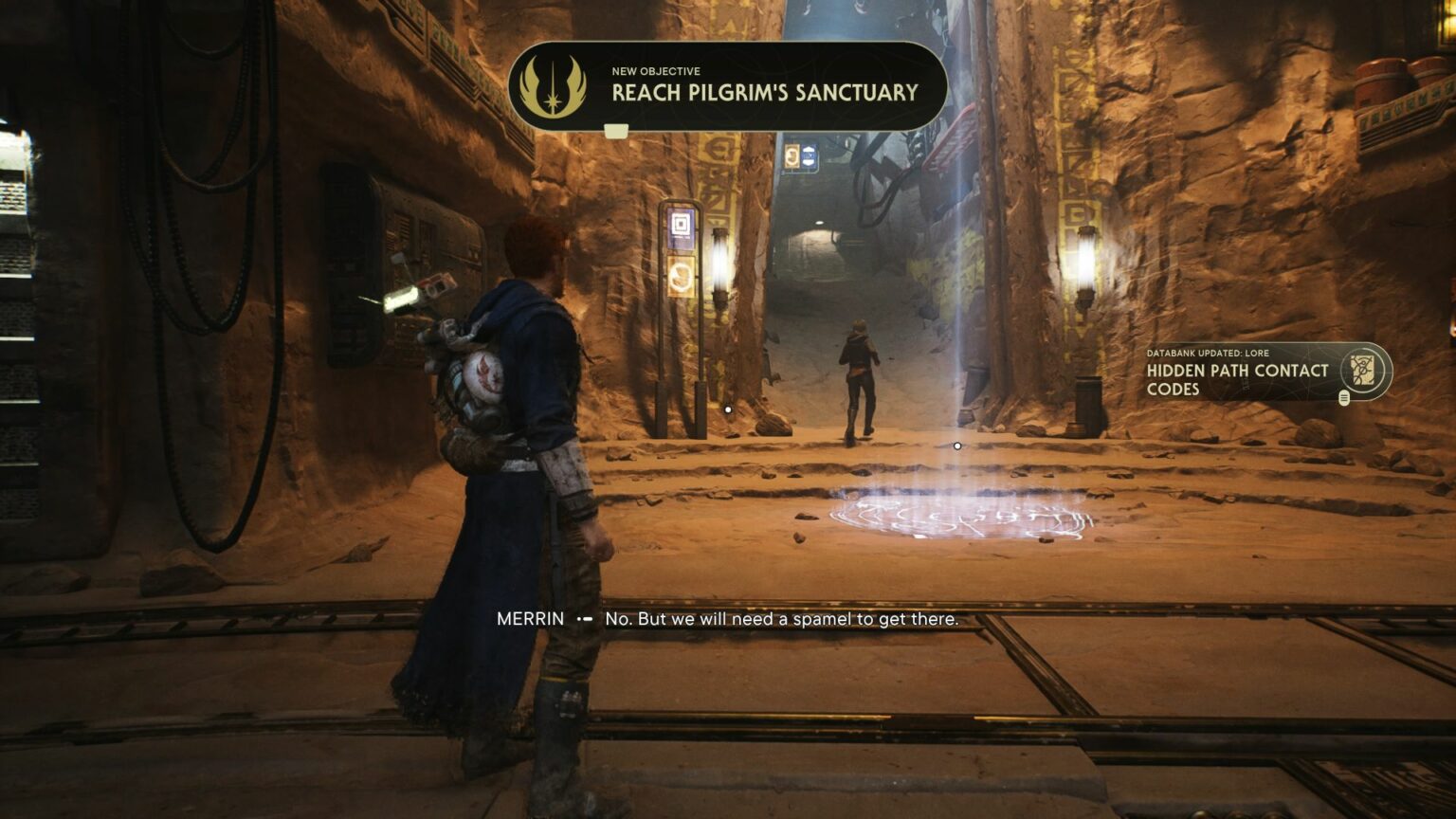Toggle the white marker beside the light beam

[x=957, y=445]
